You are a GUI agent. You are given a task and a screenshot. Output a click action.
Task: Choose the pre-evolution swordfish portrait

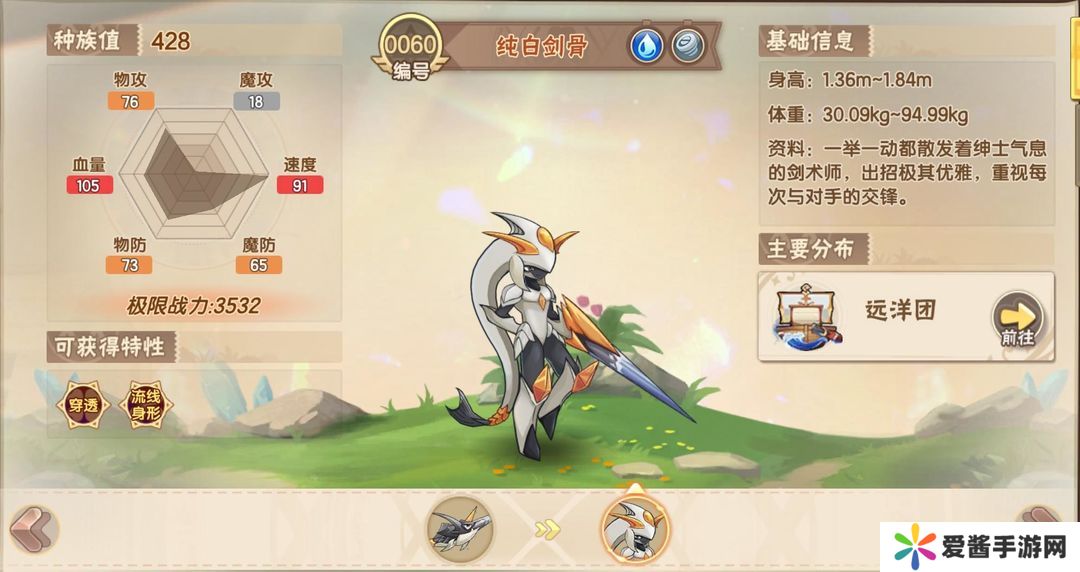pos(460,526)
